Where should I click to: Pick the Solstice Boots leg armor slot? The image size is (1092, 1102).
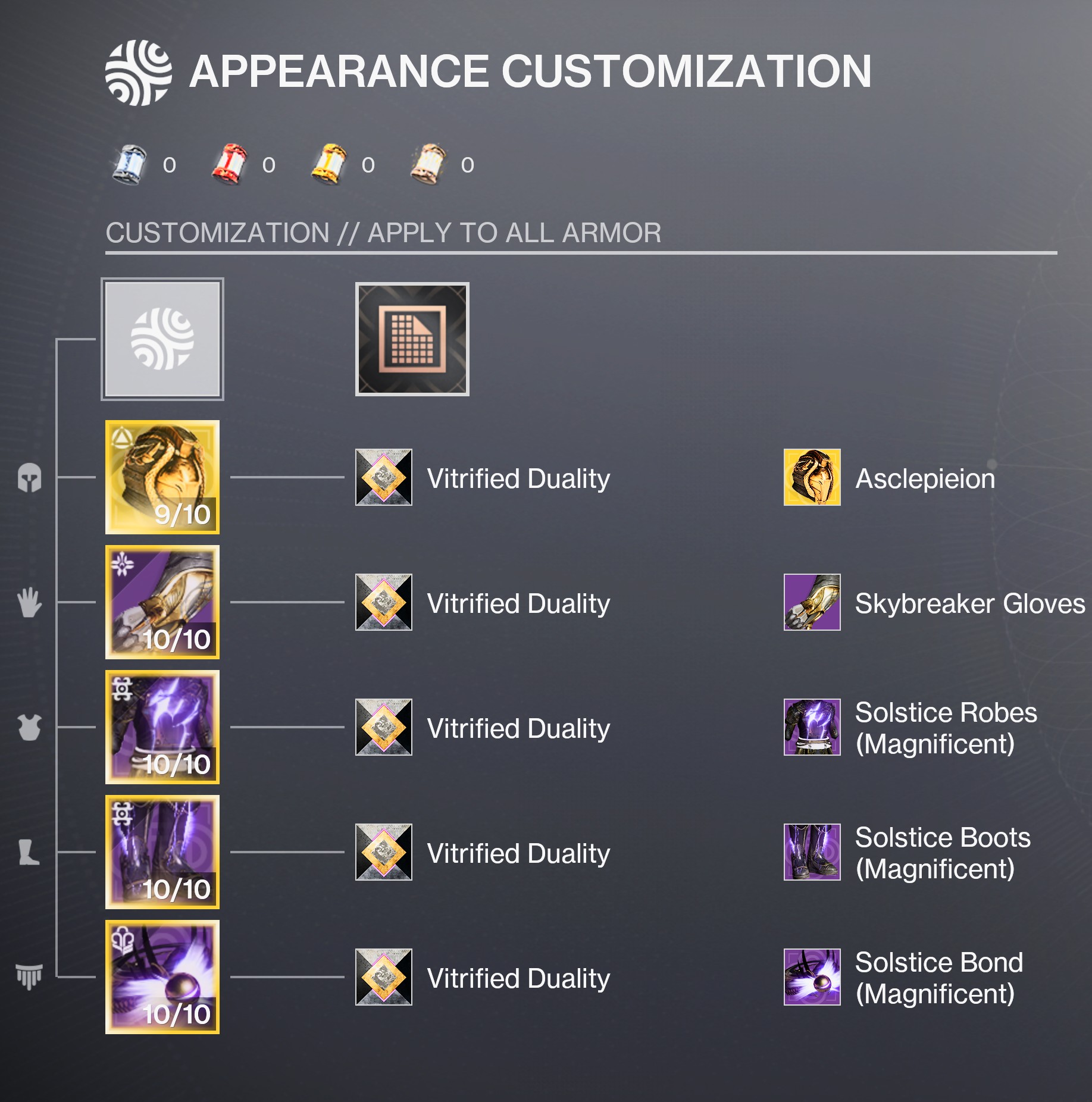[x=162, y=852]
